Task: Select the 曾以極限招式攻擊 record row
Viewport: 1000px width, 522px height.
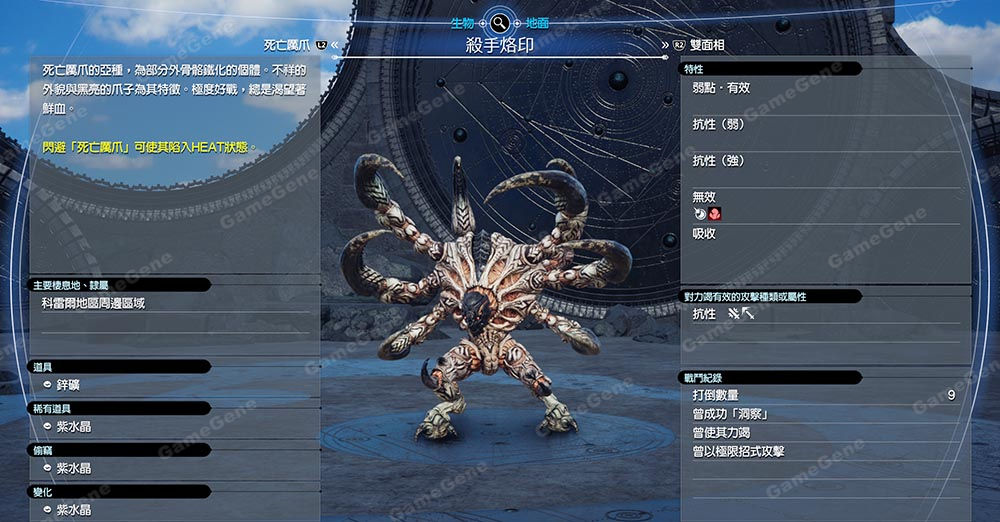Action: (x=824, y=452)
